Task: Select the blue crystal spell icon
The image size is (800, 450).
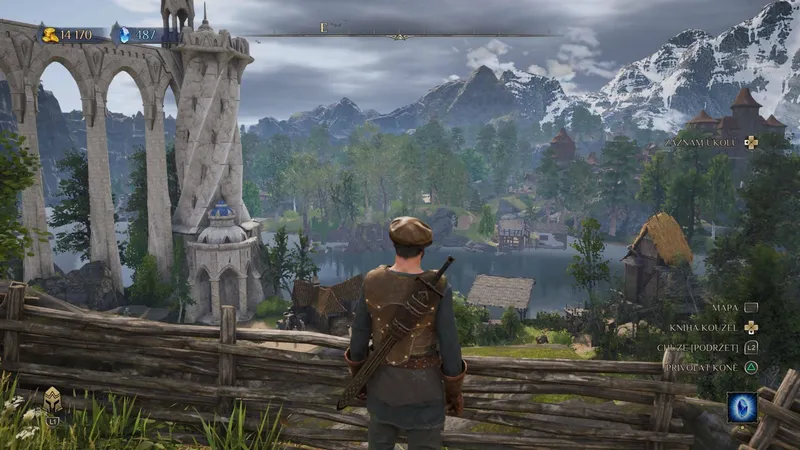Action: coord(741,407)
